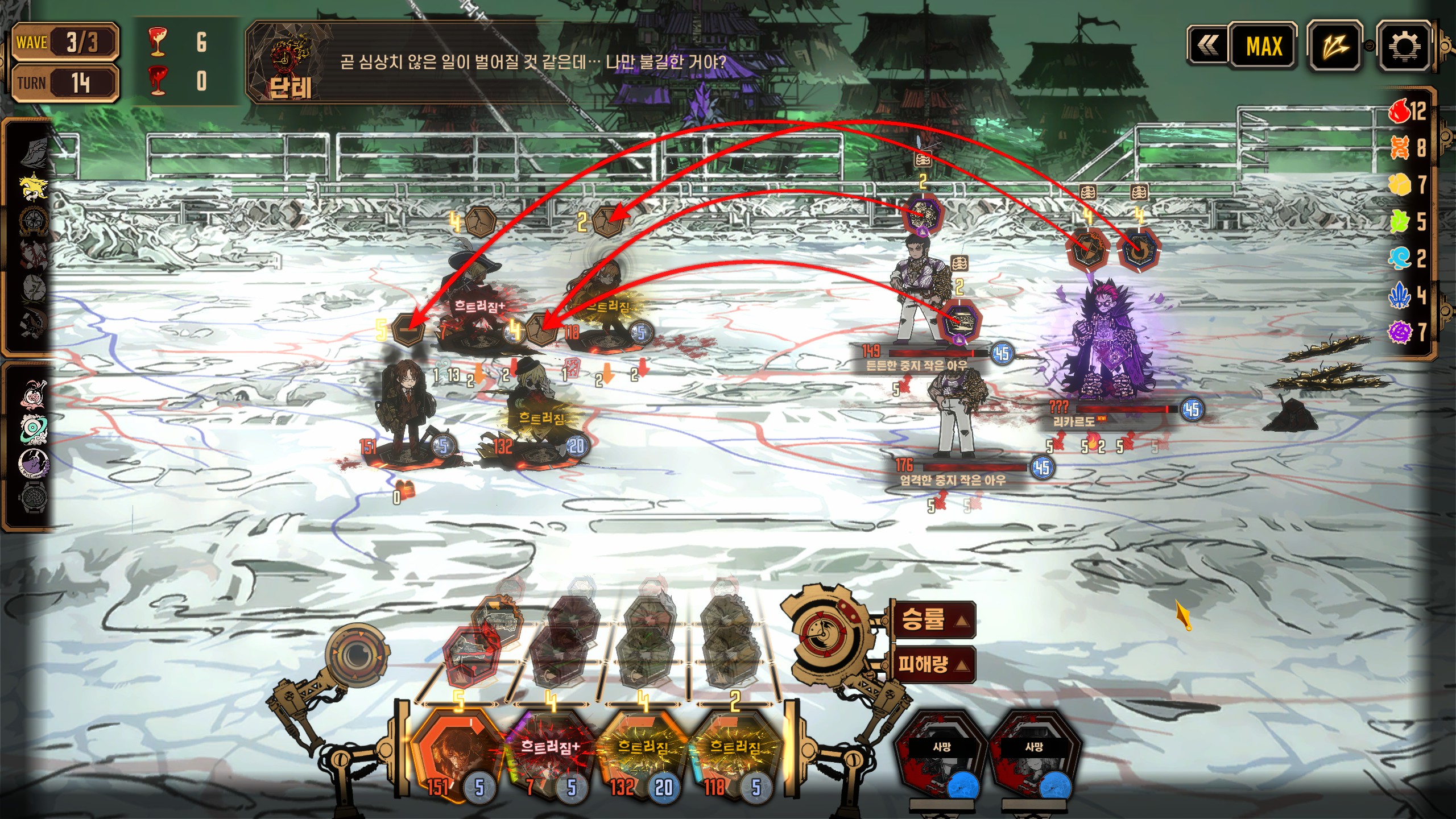Open the settings gear menu
1456x819 pixels.
[x=1403, y=47]
